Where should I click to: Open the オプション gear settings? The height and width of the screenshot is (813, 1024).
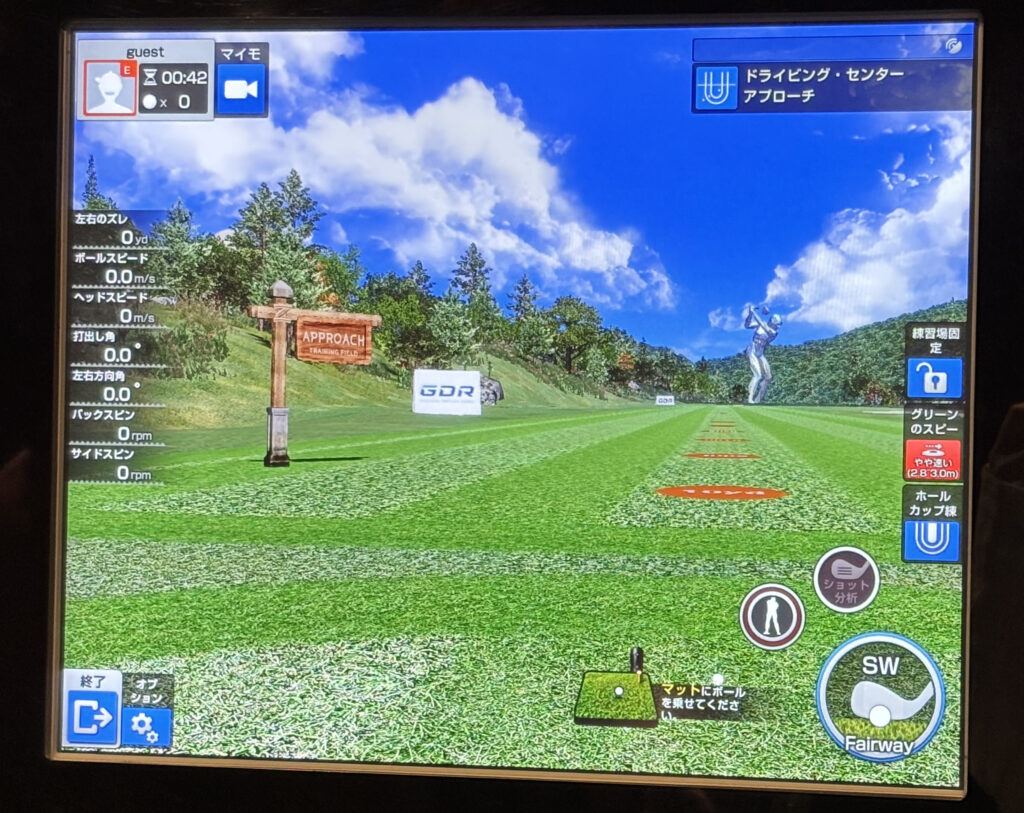tap(147, 724)
